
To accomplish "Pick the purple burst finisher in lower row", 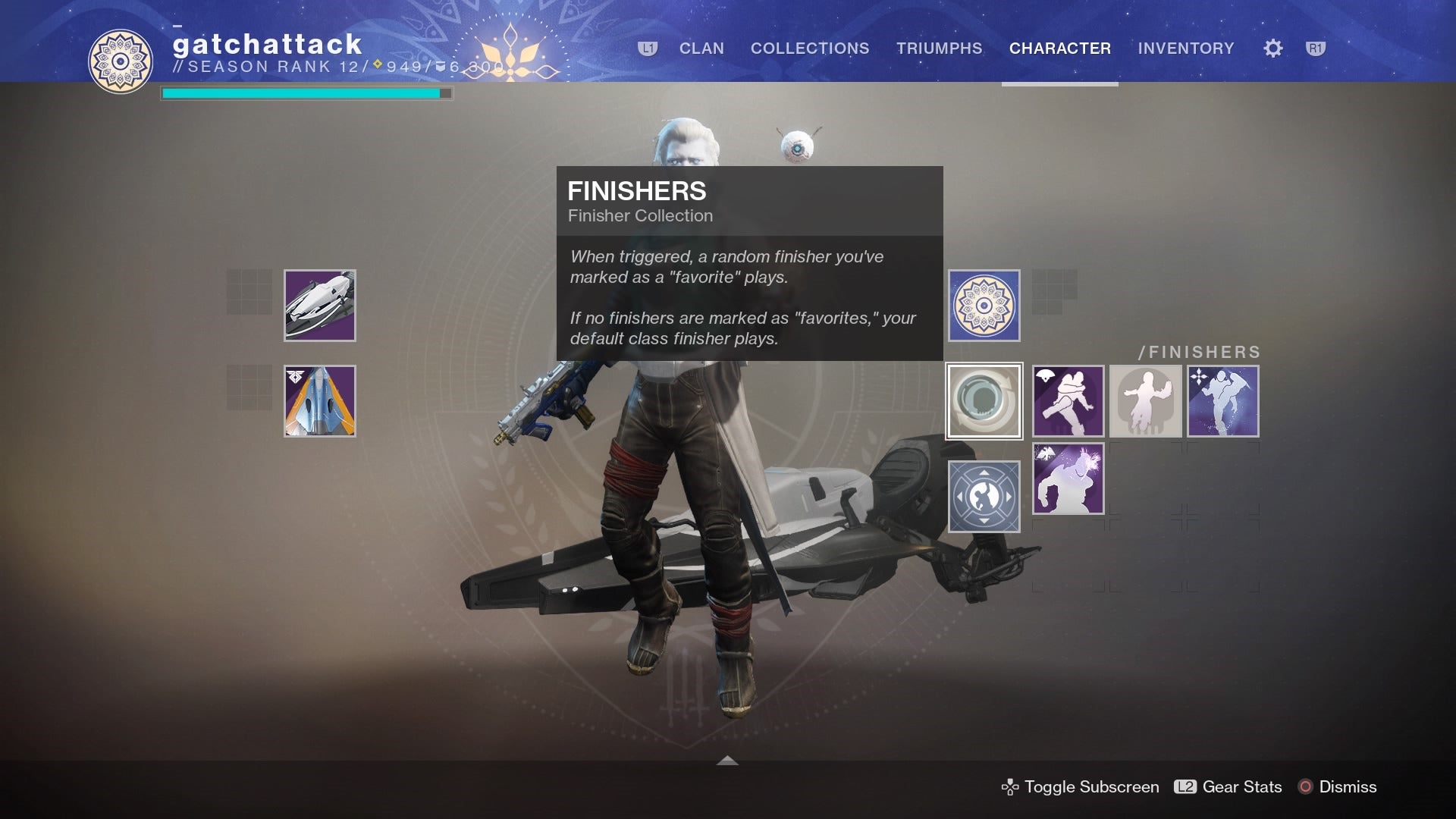I will pyautogui.click(x=1068, y=479).
